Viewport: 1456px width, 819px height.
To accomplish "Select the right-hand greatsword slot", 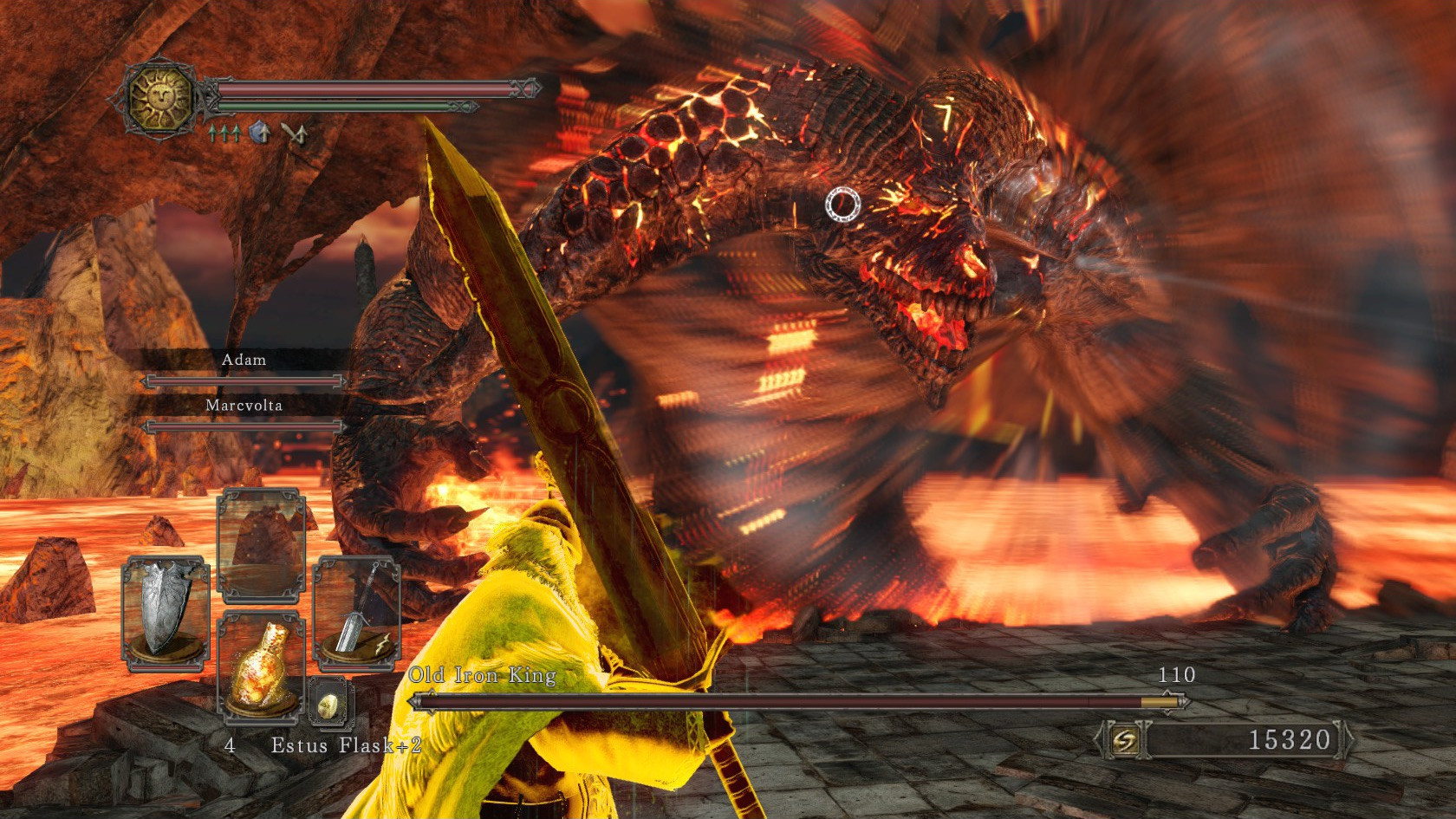I will [356, 614].
